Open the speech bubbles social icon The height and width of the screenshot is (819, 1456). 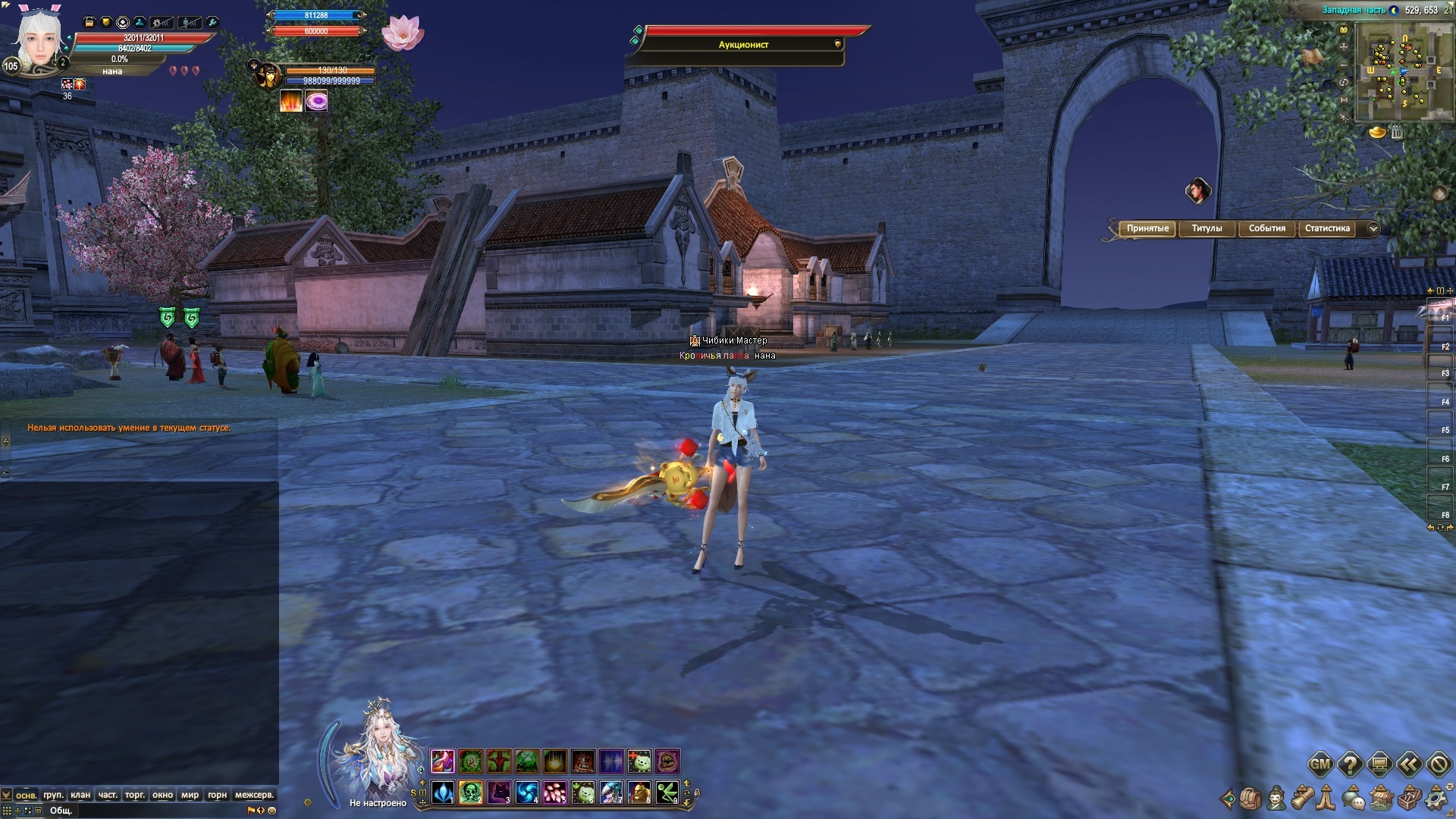[1355, 799]
